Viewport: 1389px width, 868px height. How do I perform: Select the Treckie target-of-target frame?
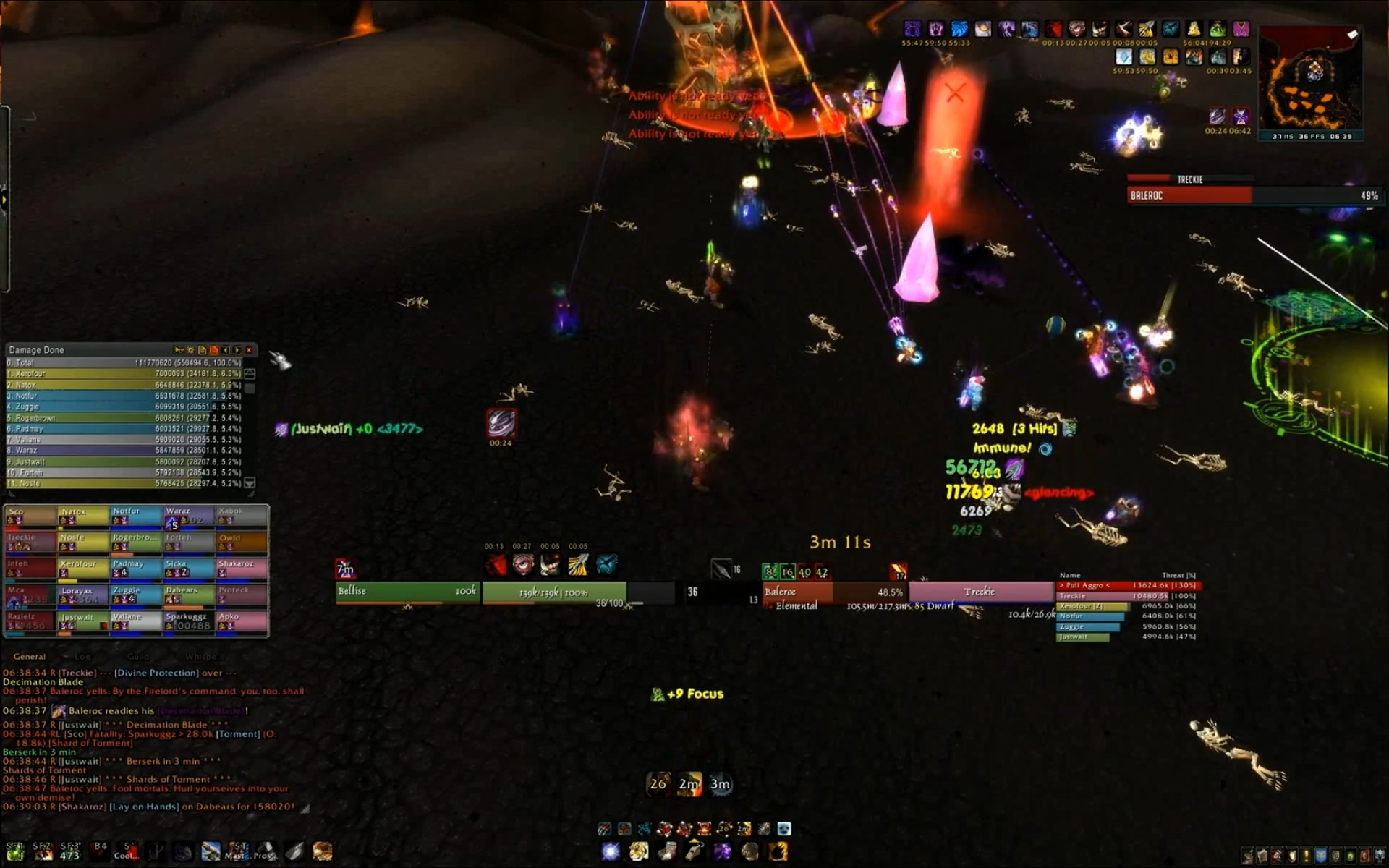980,592
